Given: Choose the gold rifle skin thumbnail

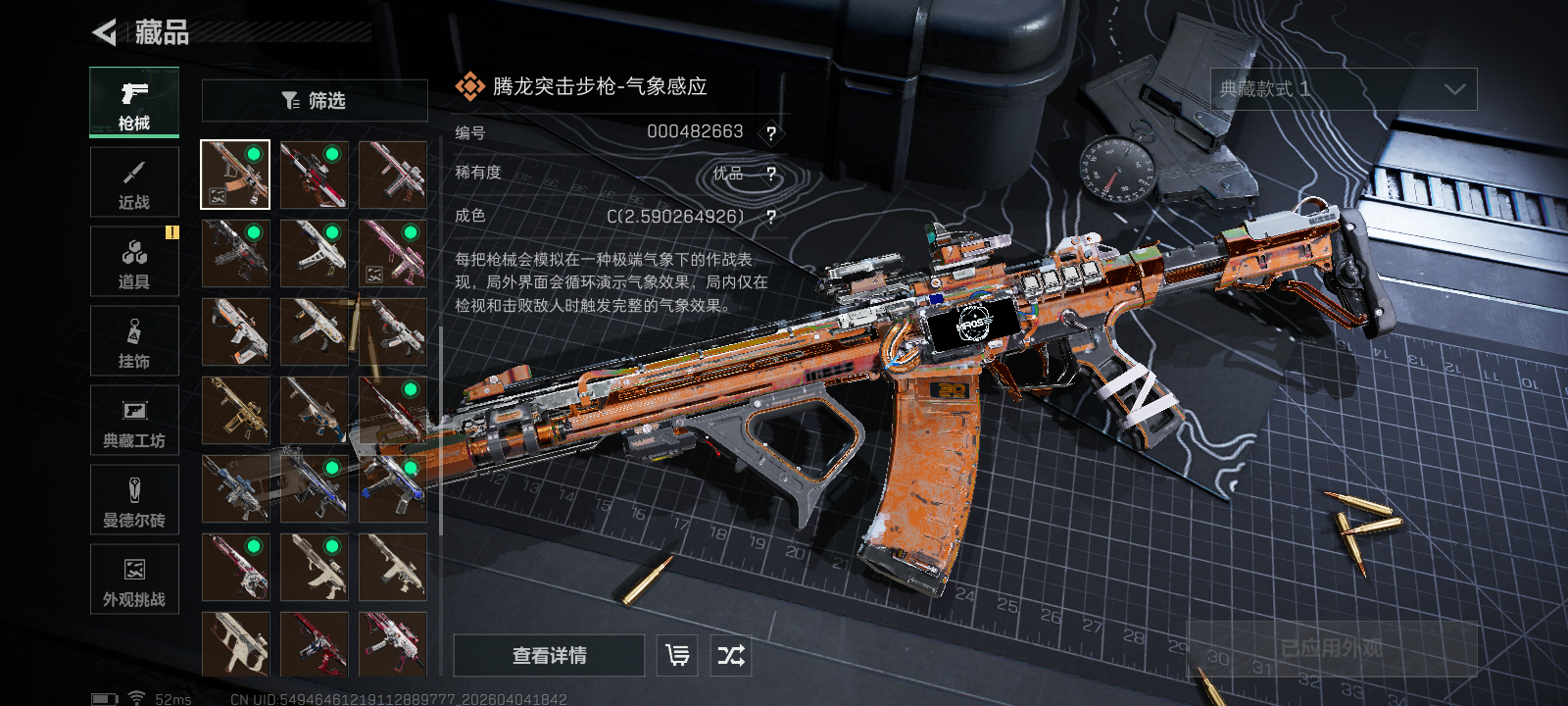Looking at the screenshot, I should (x=235, y=410).
